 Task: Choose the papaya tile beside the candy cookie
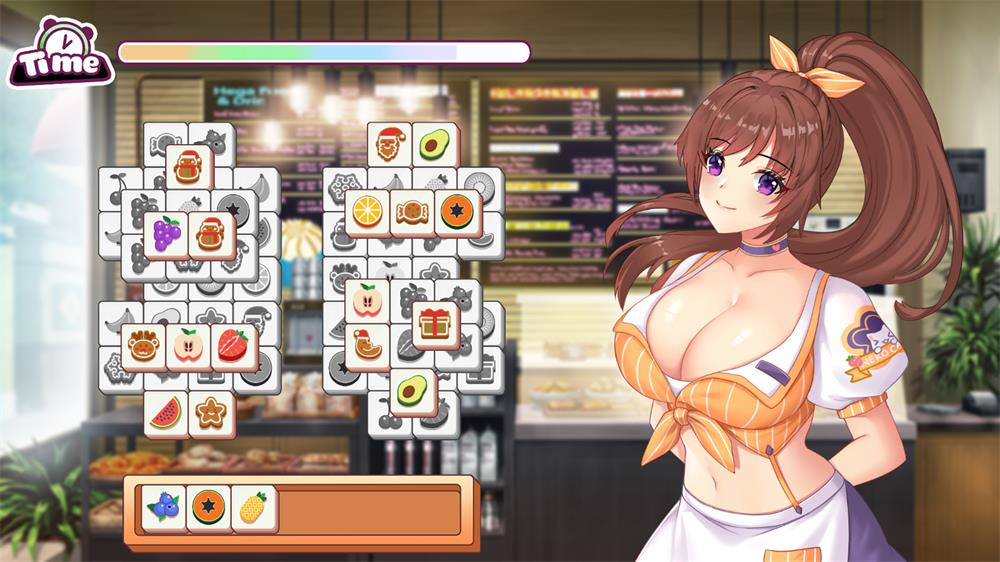pos(458,213)
